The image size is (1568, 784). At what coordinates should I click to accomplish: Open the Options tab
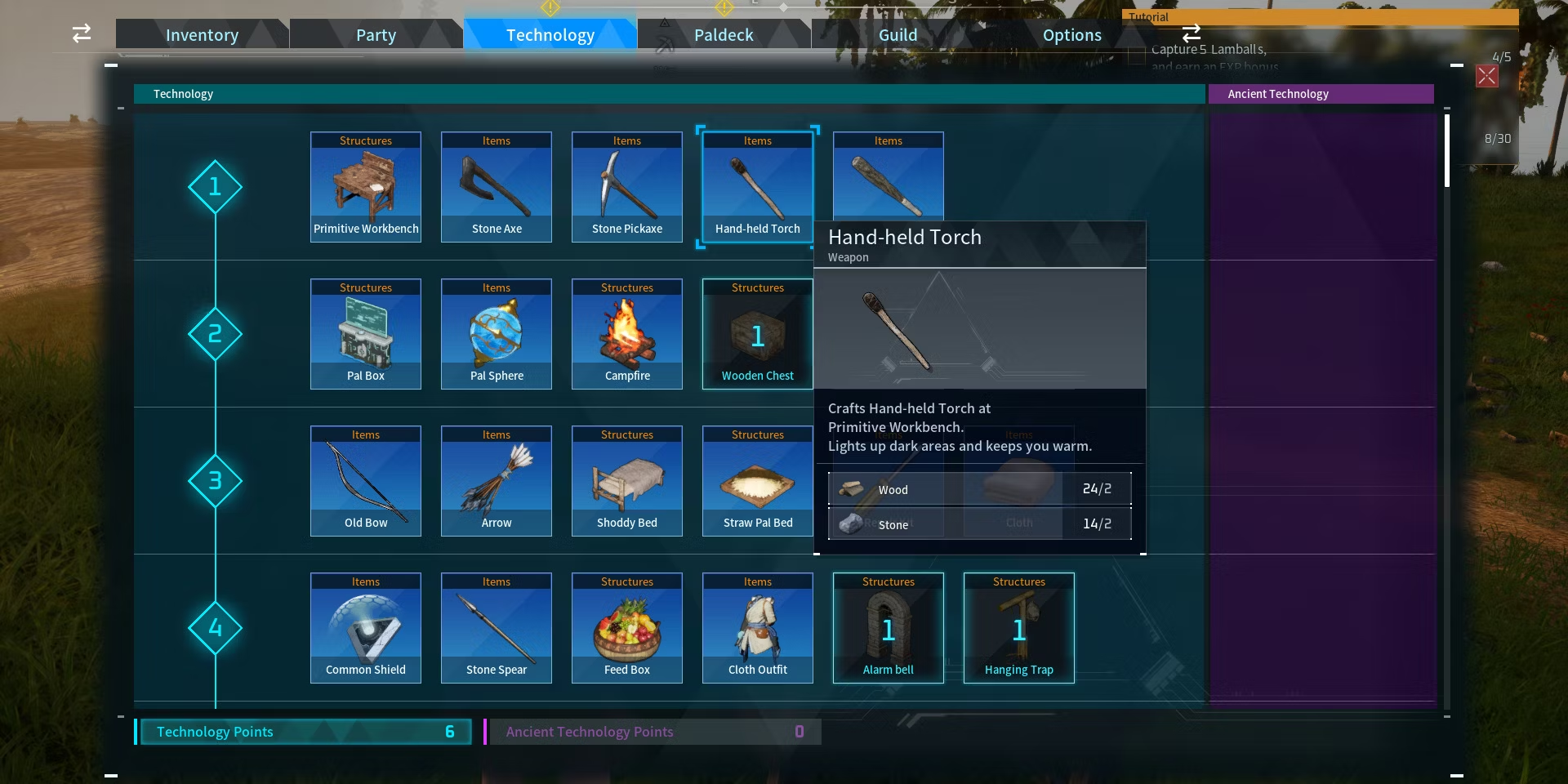(x=1071, y=35)
